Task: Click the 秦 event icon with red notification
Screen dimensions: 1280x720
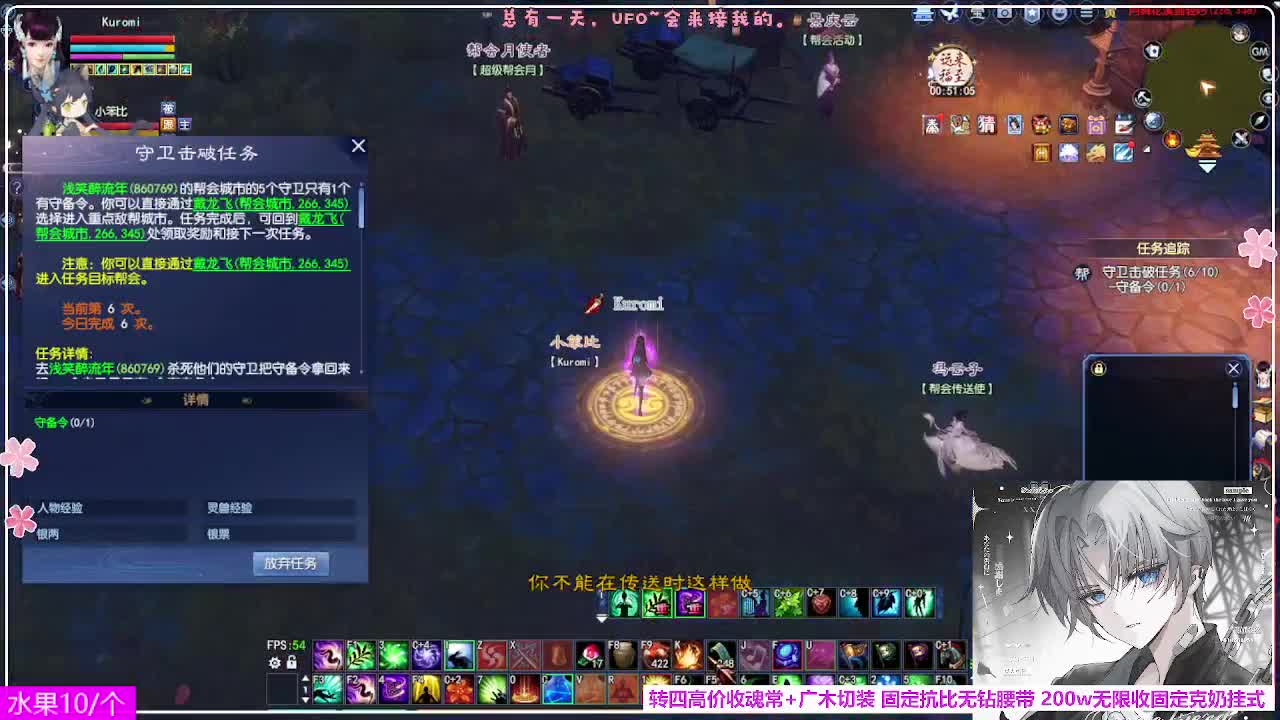Action: point(931,124)
